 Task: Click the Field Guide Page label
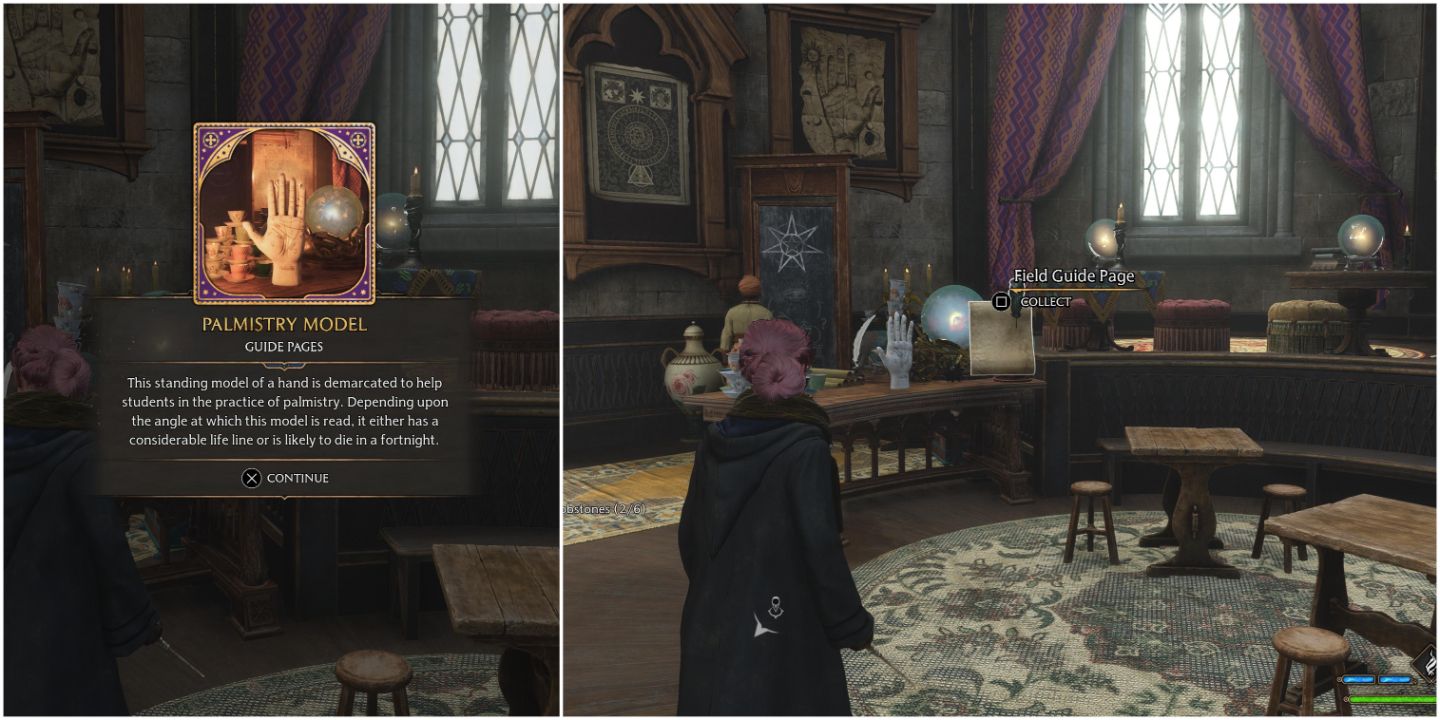1074,275
